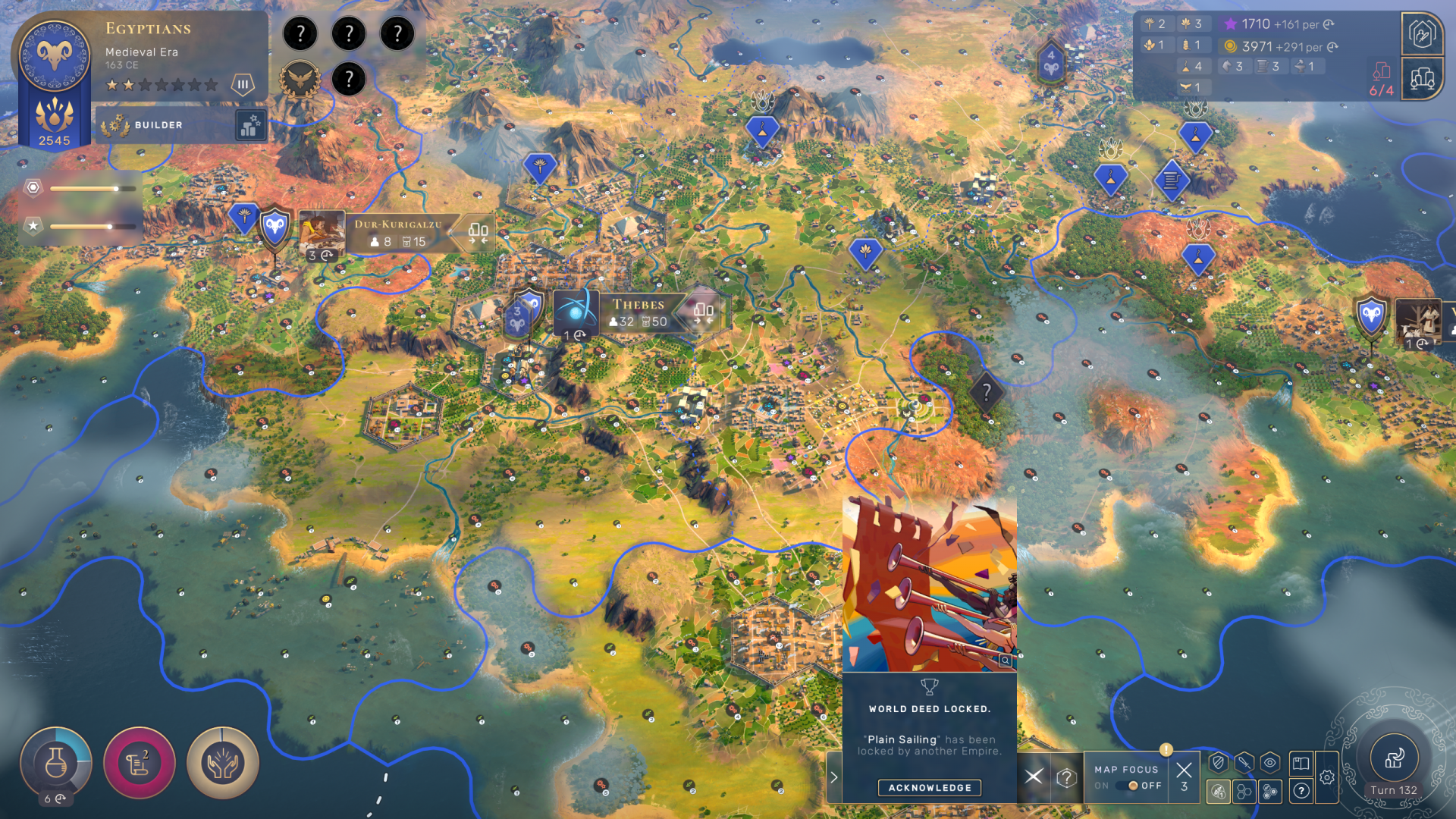Open the cities overview button

coord(1422,78)
